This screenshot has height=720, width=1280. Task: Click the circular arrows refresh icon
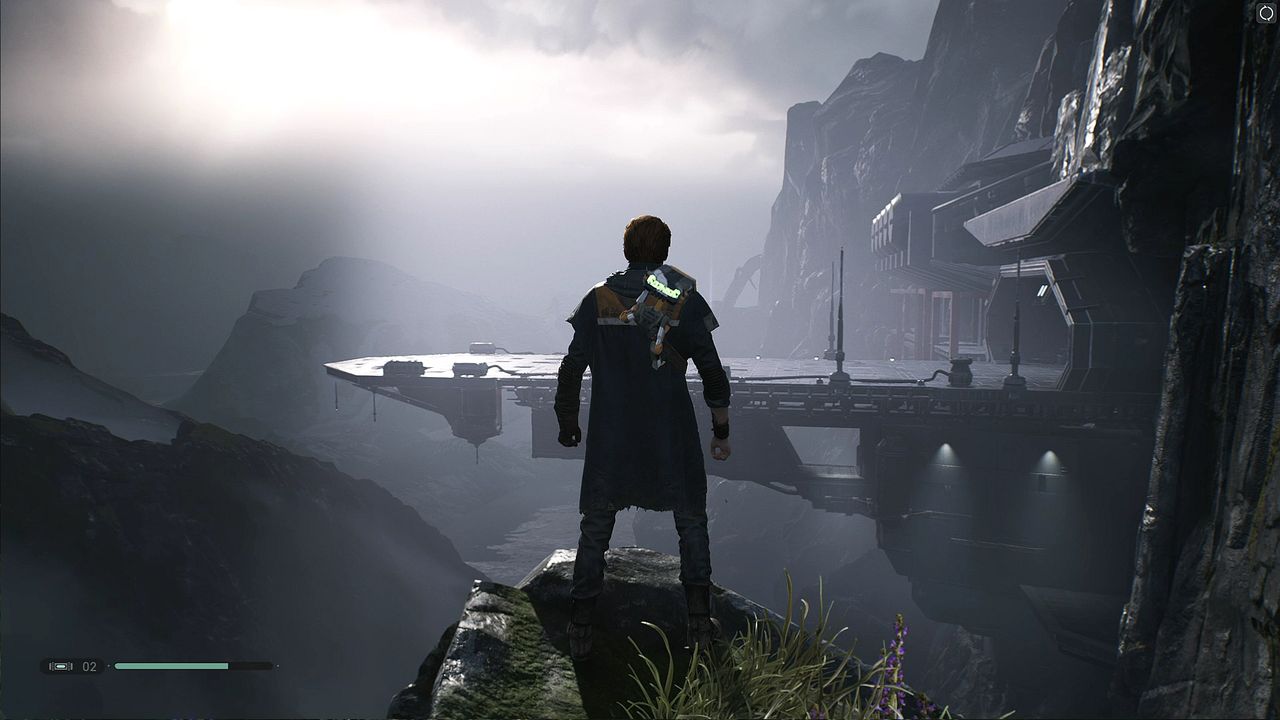(1266, 14)
